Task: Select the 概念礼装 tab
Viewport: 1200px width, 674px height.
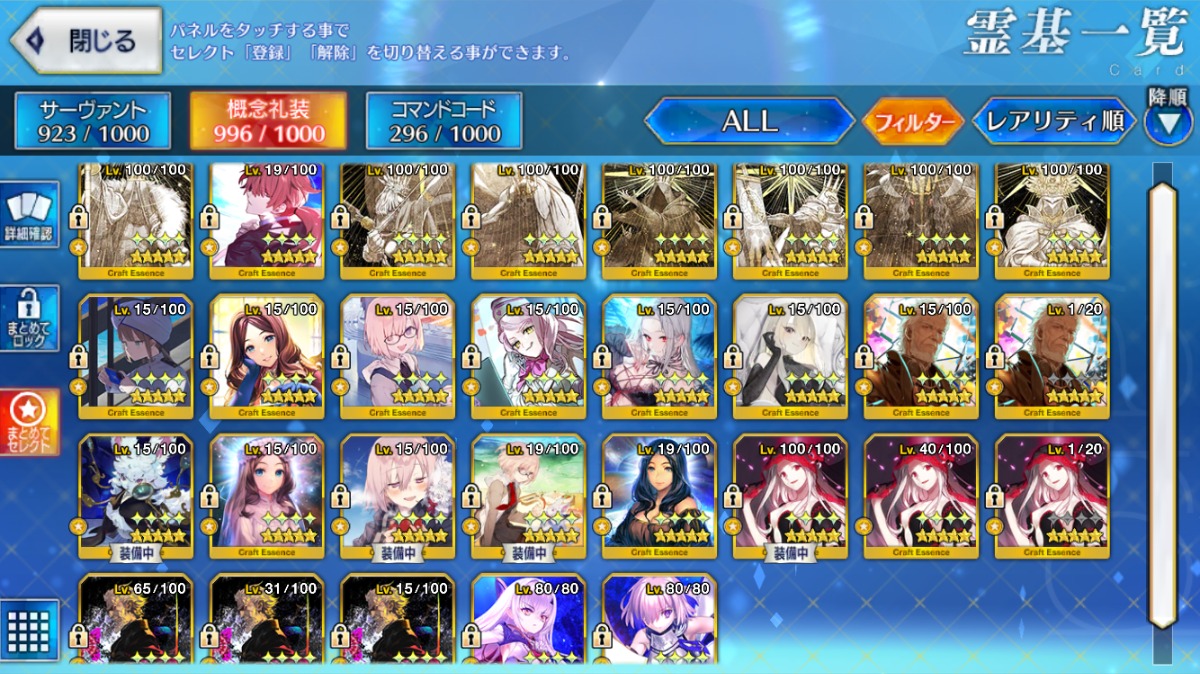Action: (x=268, y=121)
